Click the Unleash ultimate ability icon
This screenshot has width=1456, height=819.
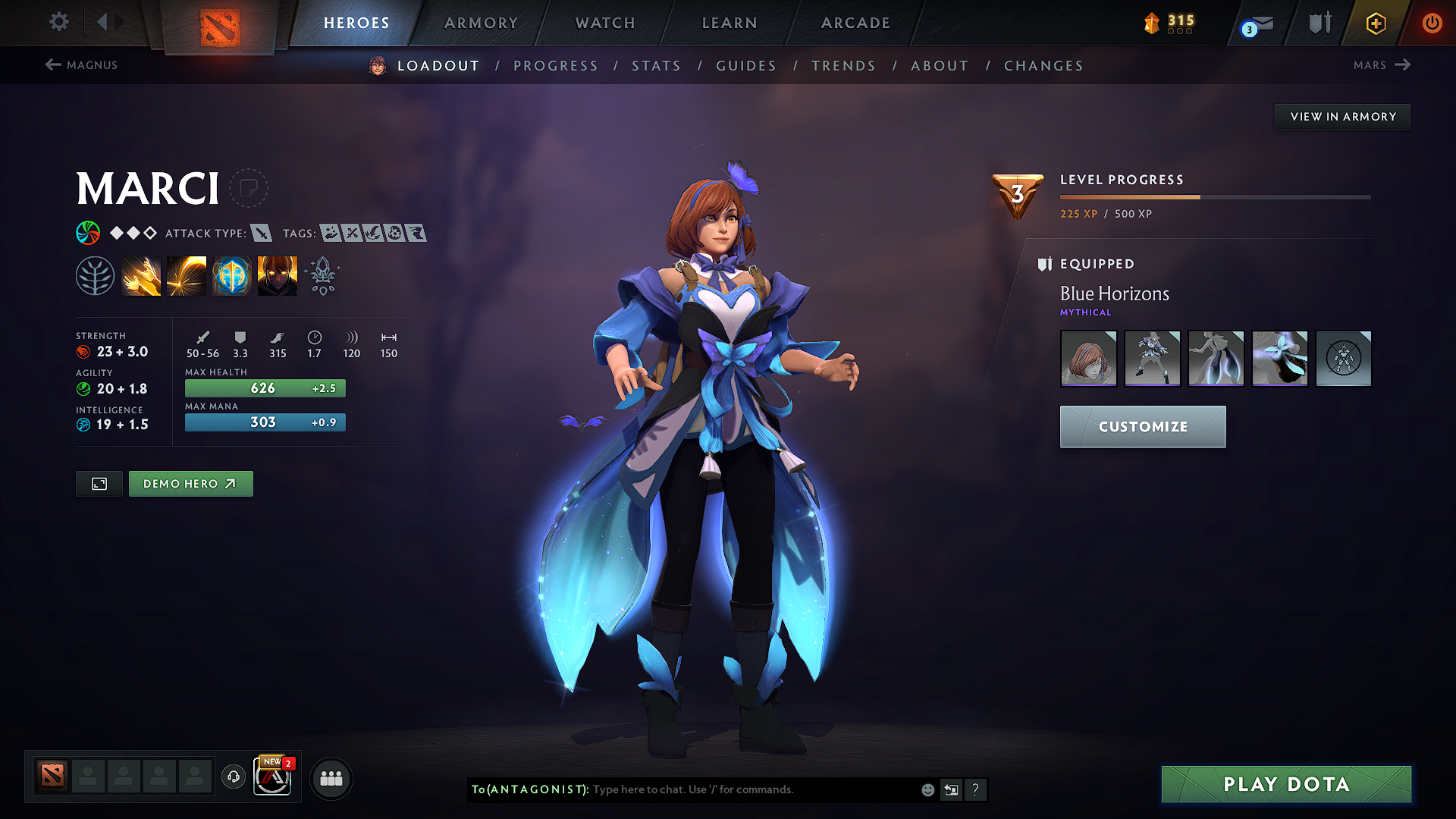click(278, 275)
